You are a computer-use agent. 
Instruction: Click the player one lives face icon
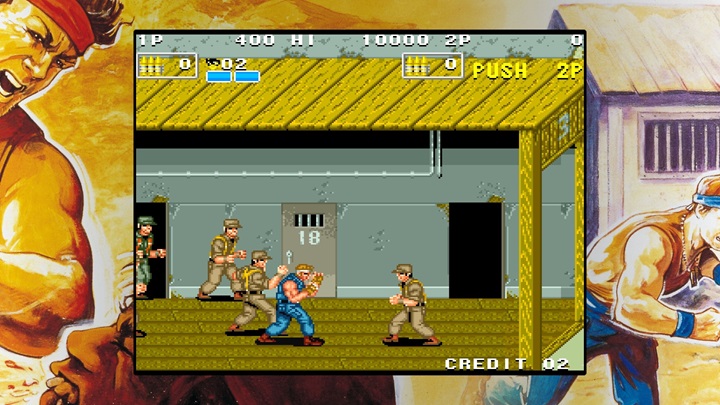213,63
